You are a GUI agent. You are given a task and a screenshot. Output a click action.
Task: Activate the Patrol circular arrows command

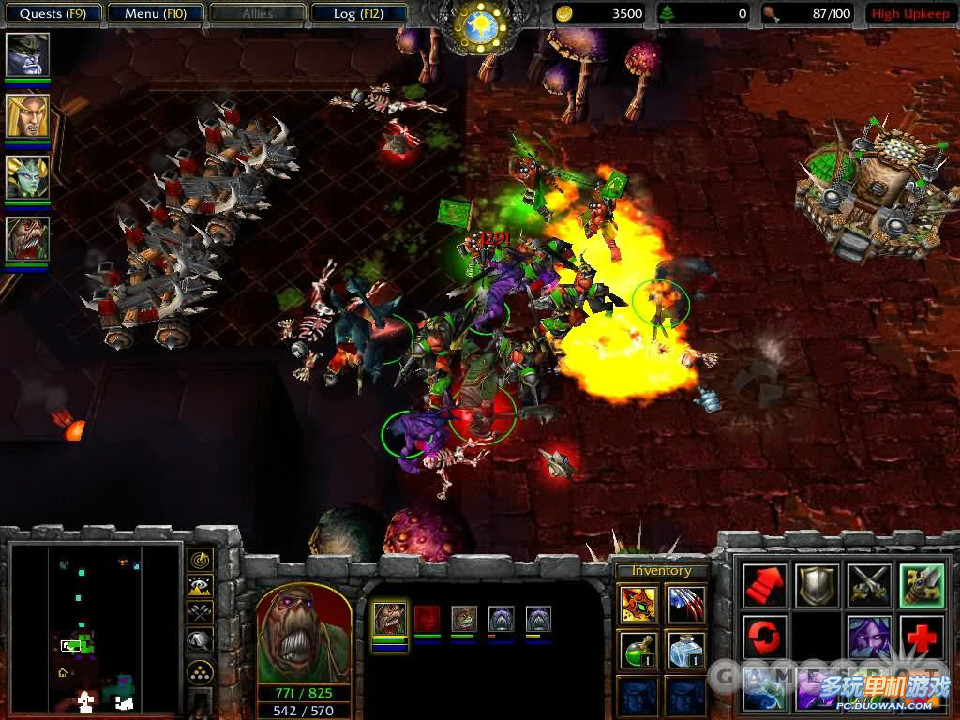click(x=763, y=637)
